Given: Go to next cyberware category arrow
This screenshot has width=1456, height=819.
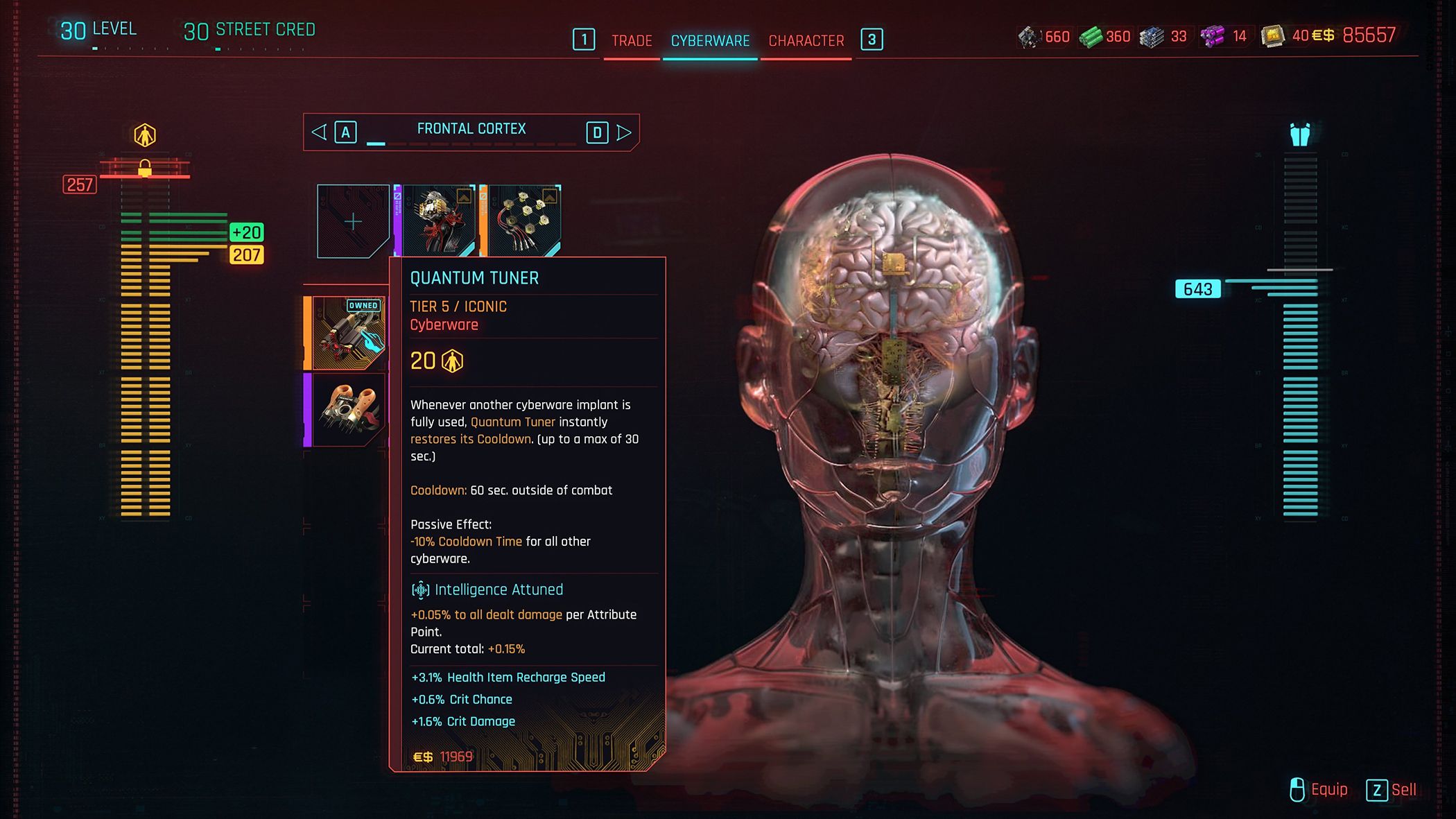Looking at the screenshot, I should [x=624, y=132].
